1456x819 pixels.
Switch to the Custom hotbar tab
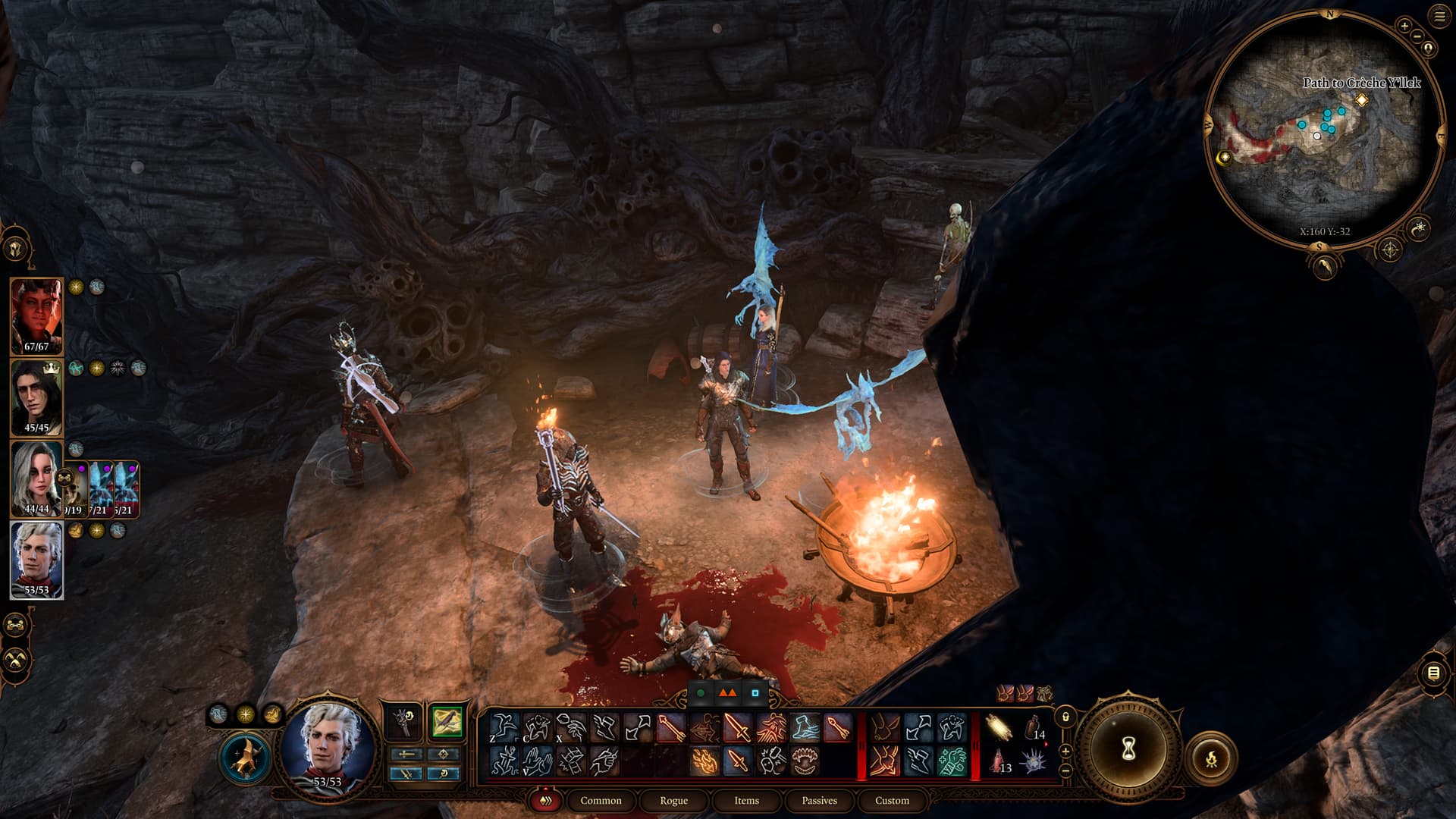click(892, 800)
